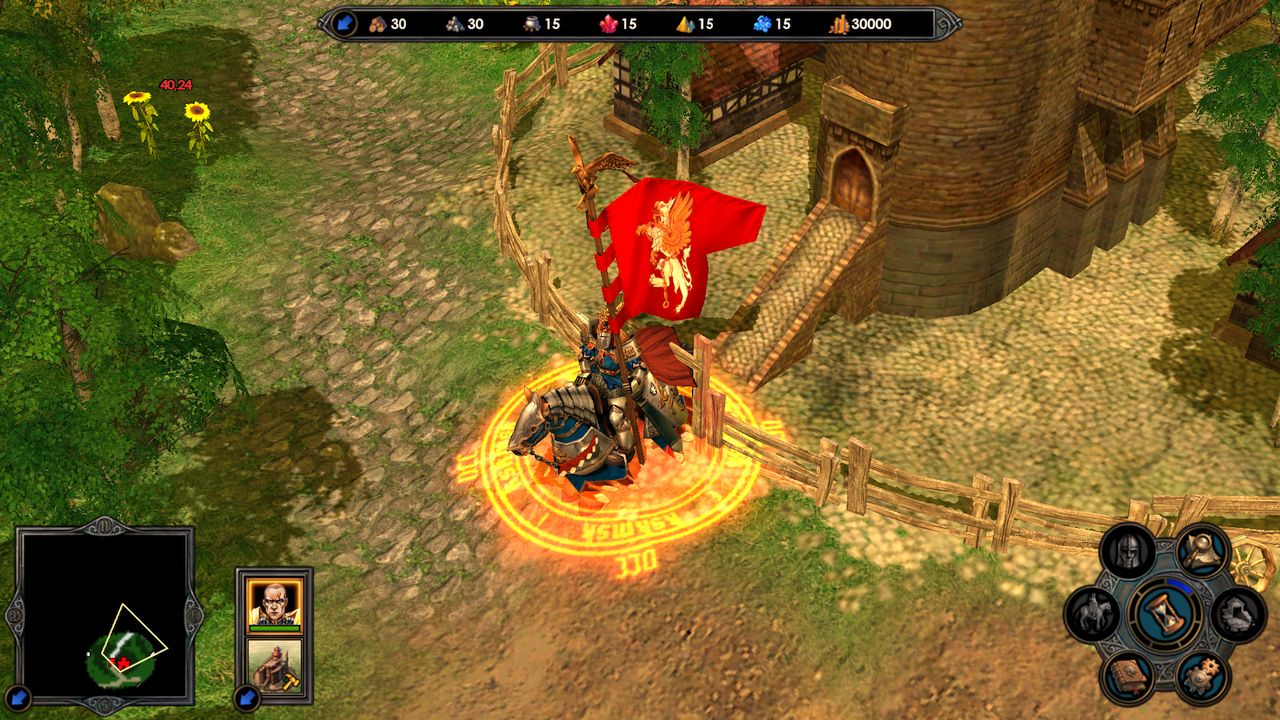Click the cave entrance underground icon

coord(1238,613)
